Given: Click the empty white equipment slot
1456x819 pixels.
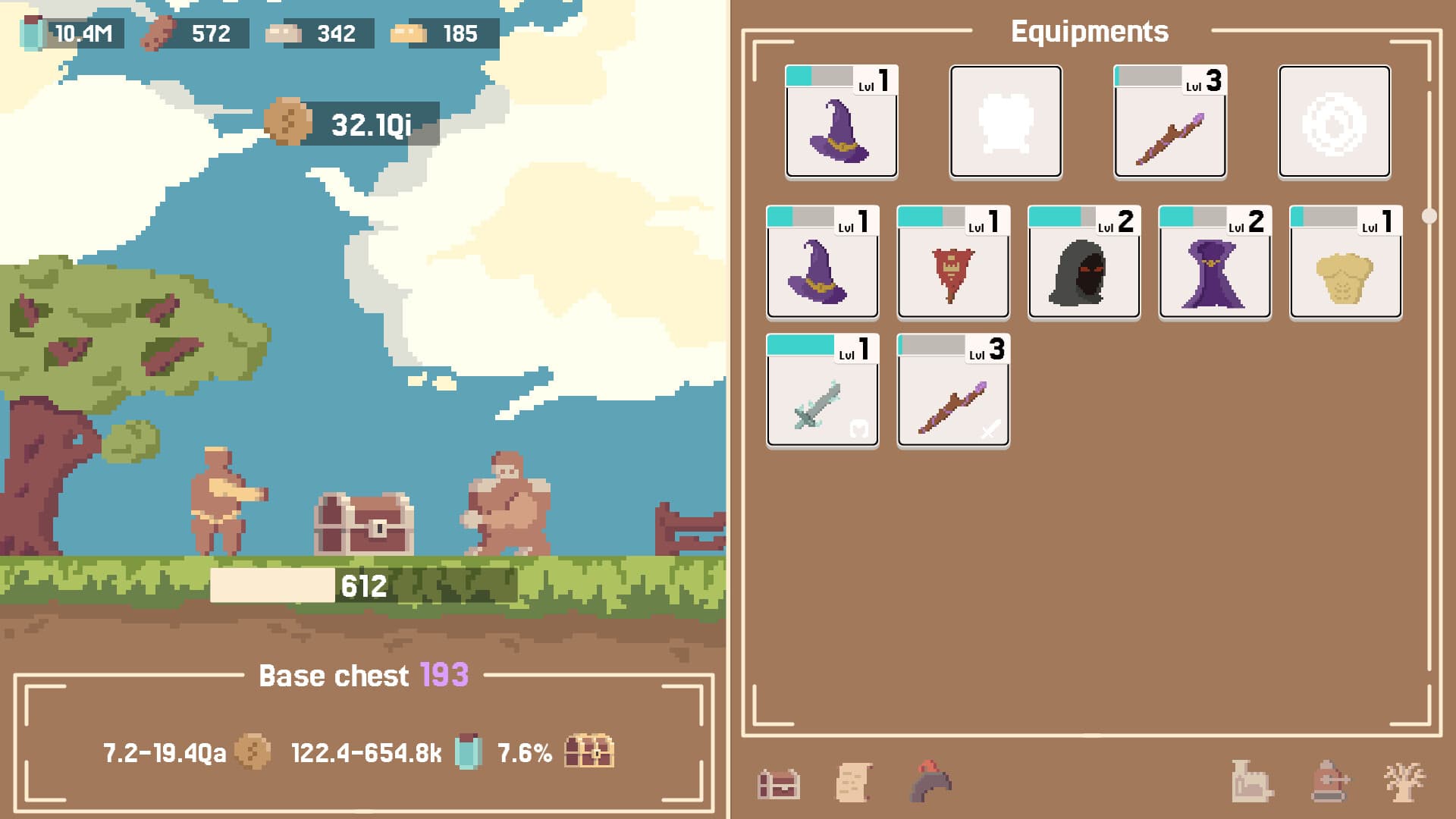Looking at the screenshot, I should pyautogui.click(x=1006, y=123).
